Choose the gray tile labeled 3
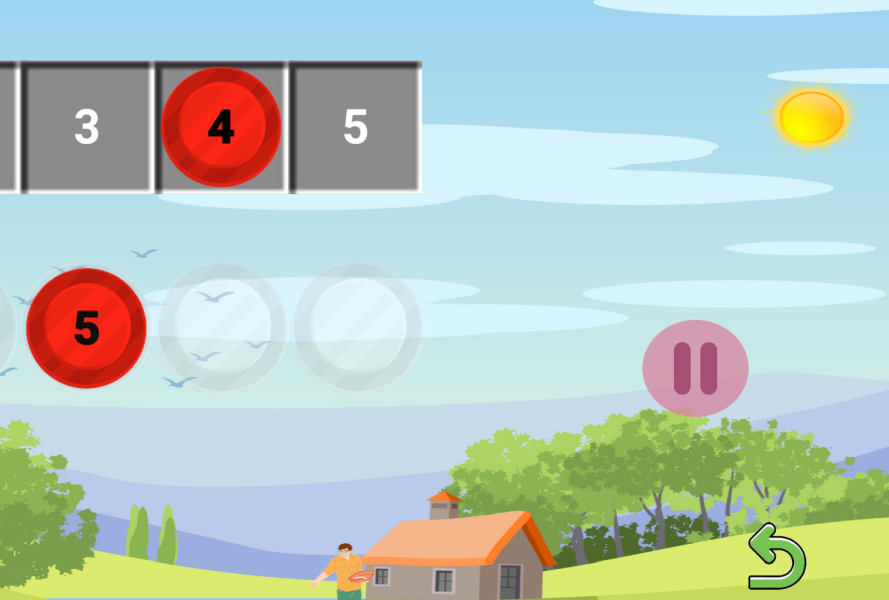 (x=87, y=127)
